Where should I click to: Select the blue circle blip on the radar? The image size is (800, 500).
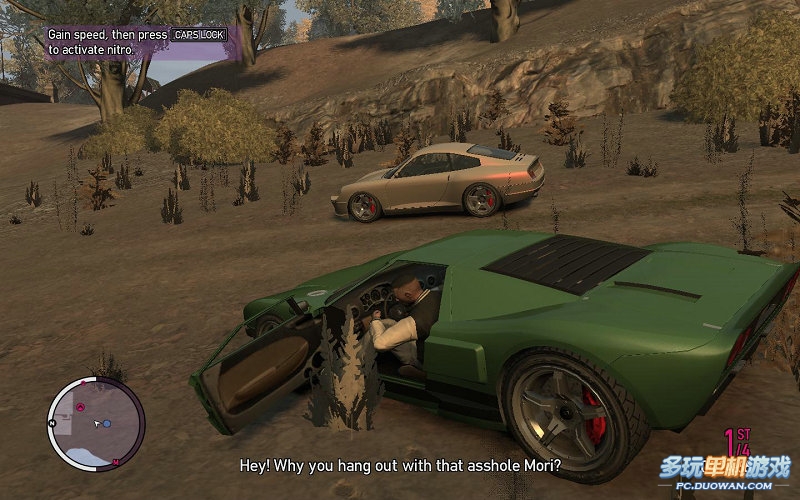pos(106,424)
